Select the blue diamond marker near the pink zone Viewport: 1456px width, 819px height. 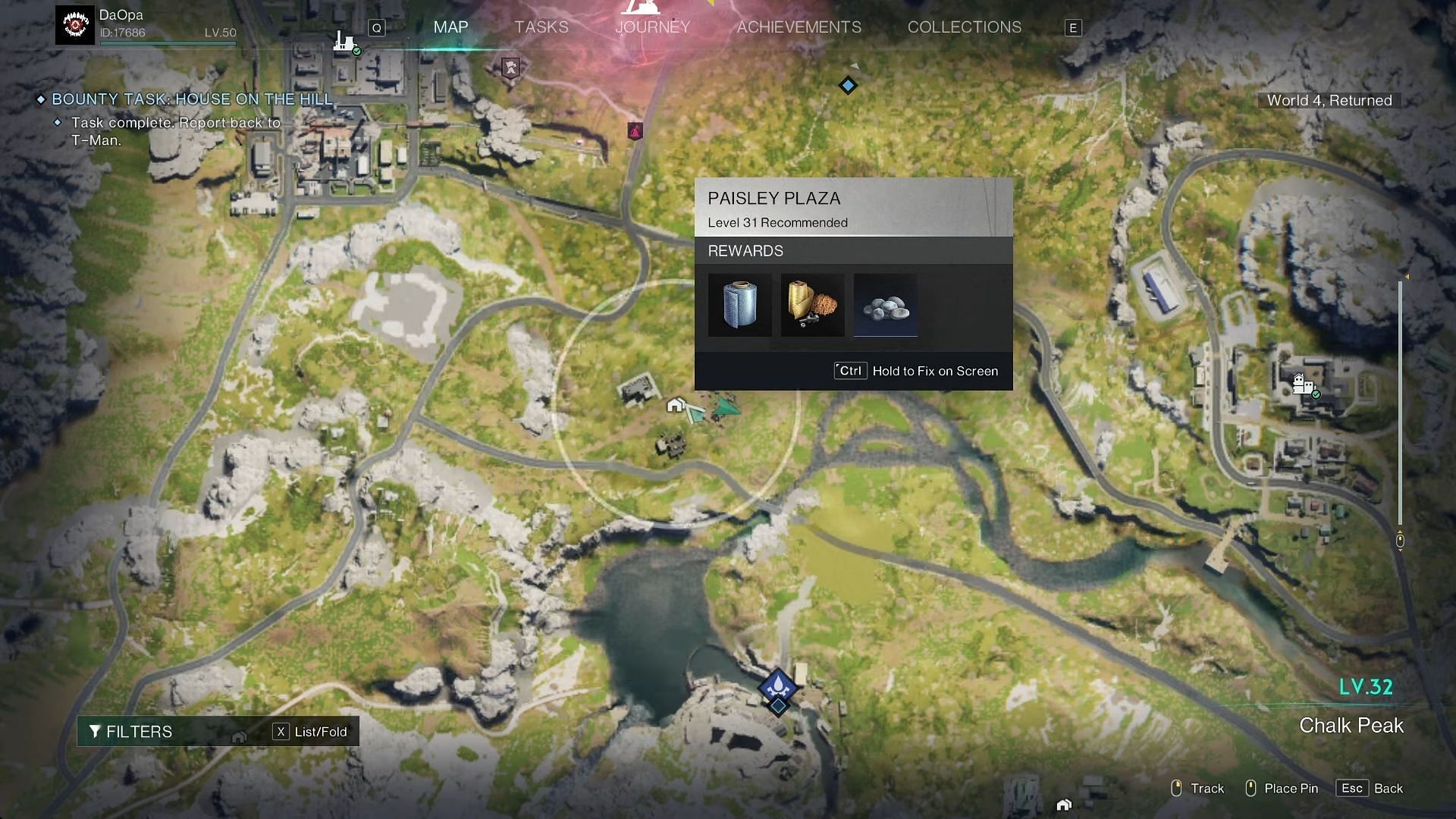pos(848,86)
